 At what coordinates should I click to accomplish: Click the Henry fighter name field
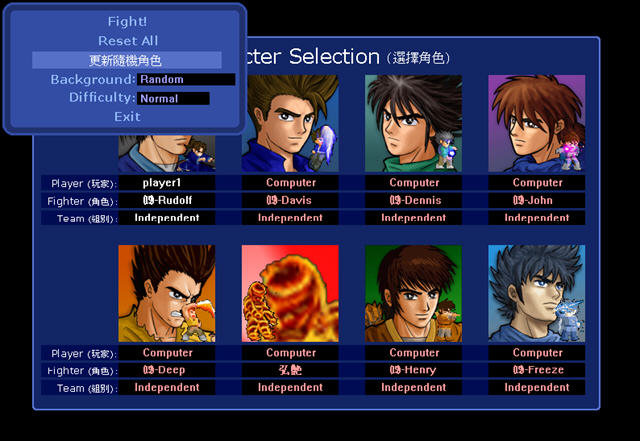[414, 370]
